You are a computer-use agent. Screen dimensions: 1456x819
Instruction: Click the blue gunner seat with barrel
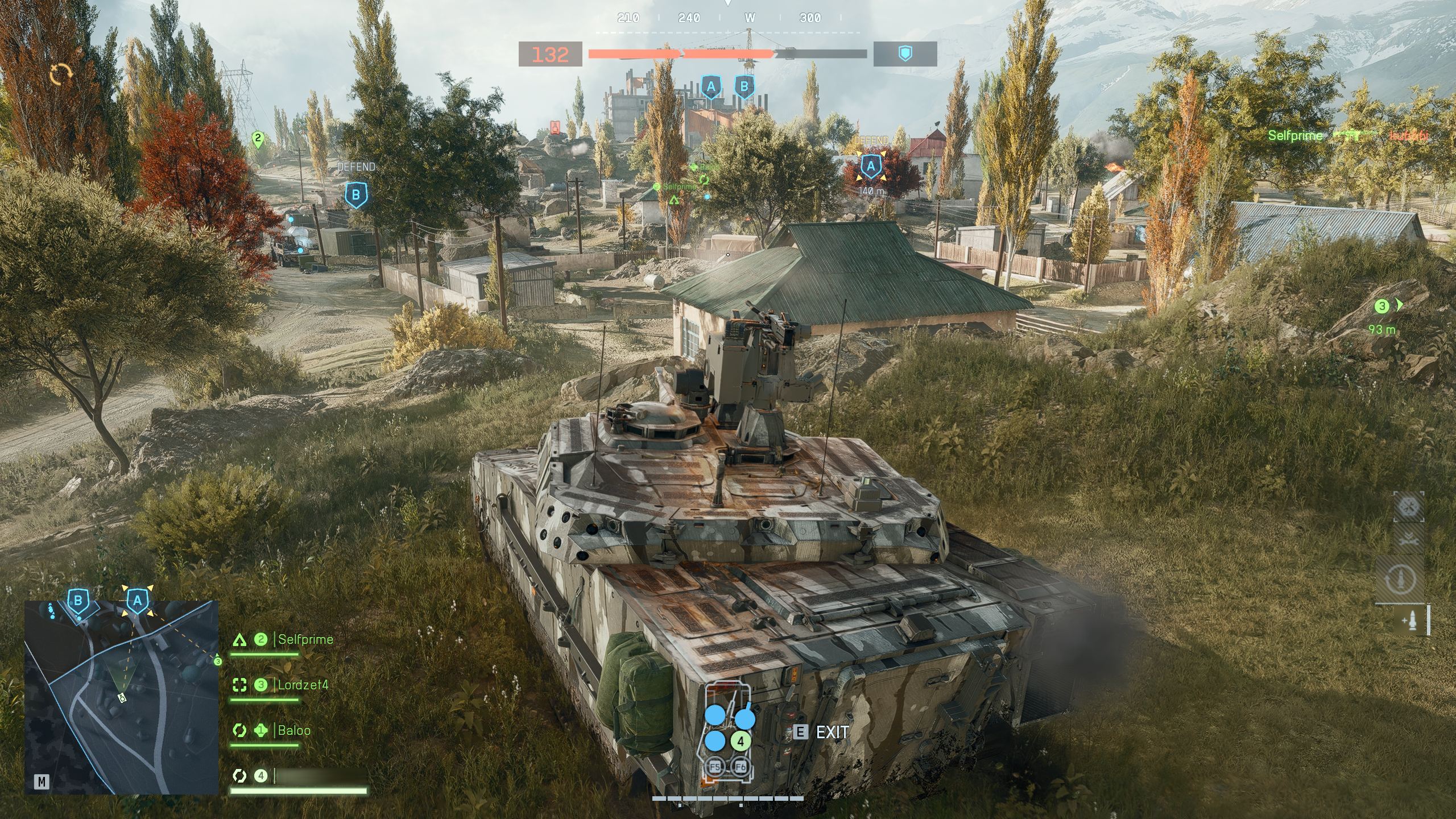click(745, 718)
